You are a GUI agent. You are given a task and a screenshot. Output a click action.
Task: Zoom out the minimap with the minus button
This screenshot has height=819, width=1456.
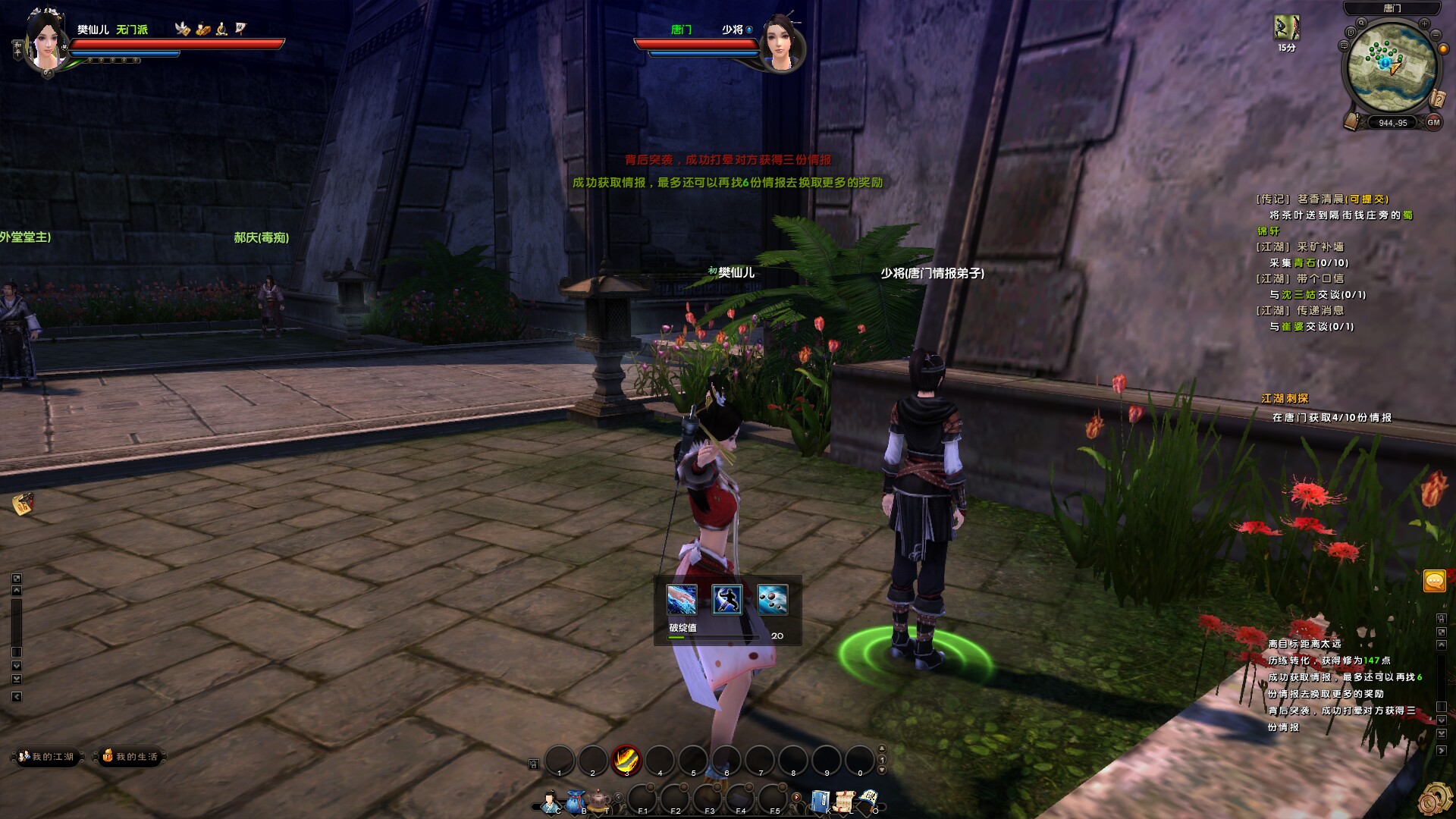pyautogui.click(x=1436, y=34)
